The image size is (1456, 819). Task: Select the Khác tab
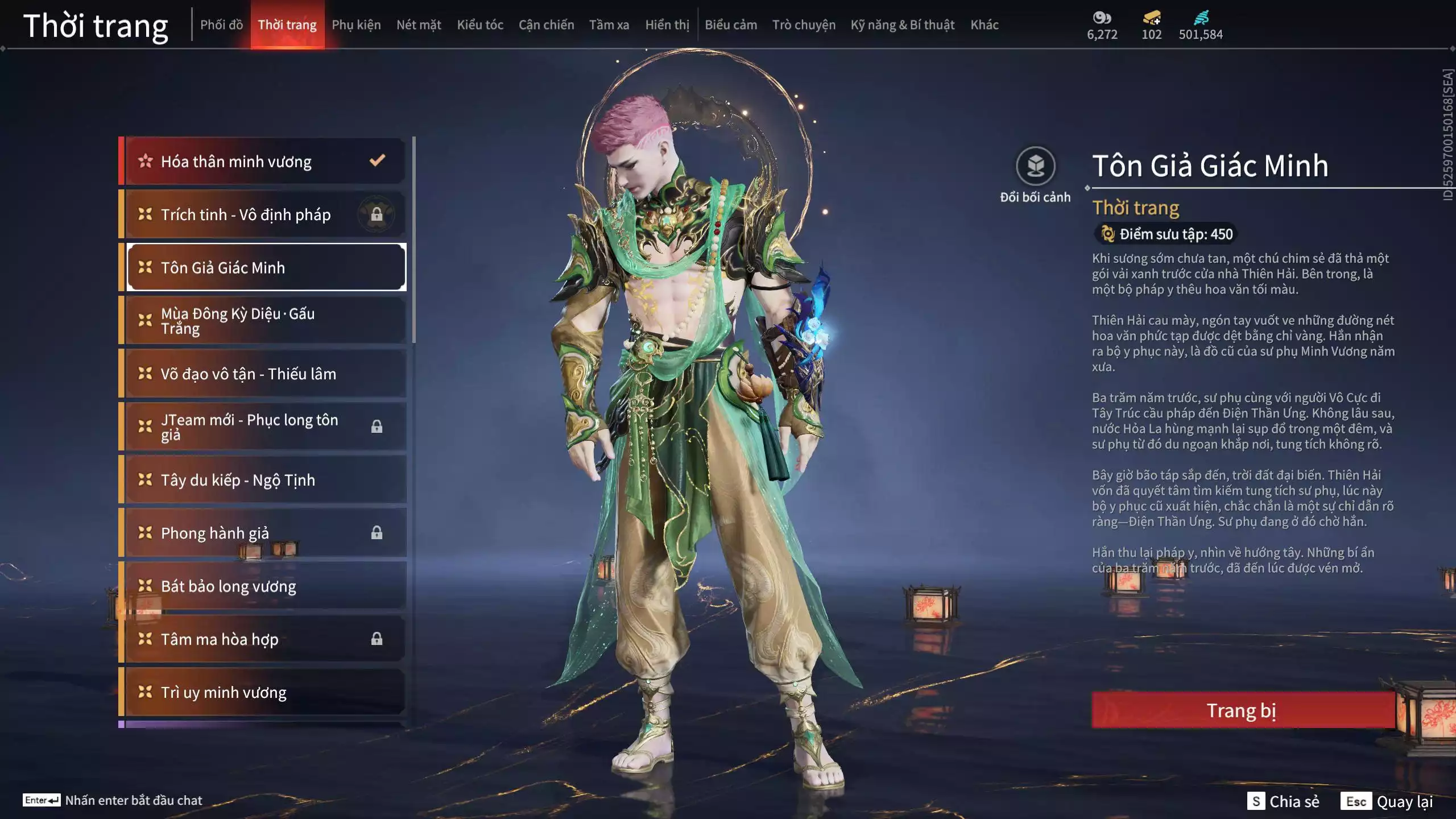[985, 25]
